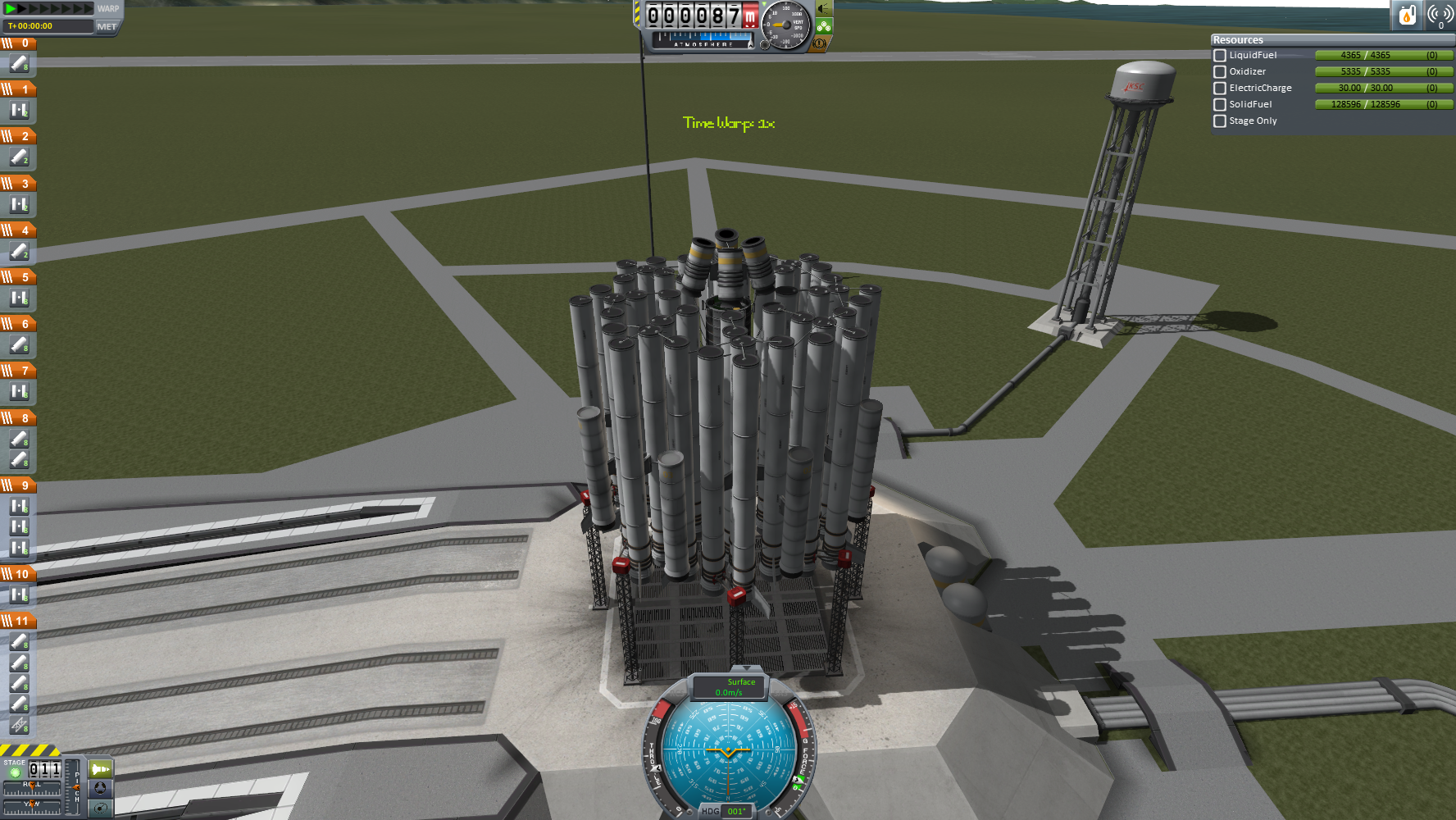Select the stage 0 orange header

click(x=18, y=43)
